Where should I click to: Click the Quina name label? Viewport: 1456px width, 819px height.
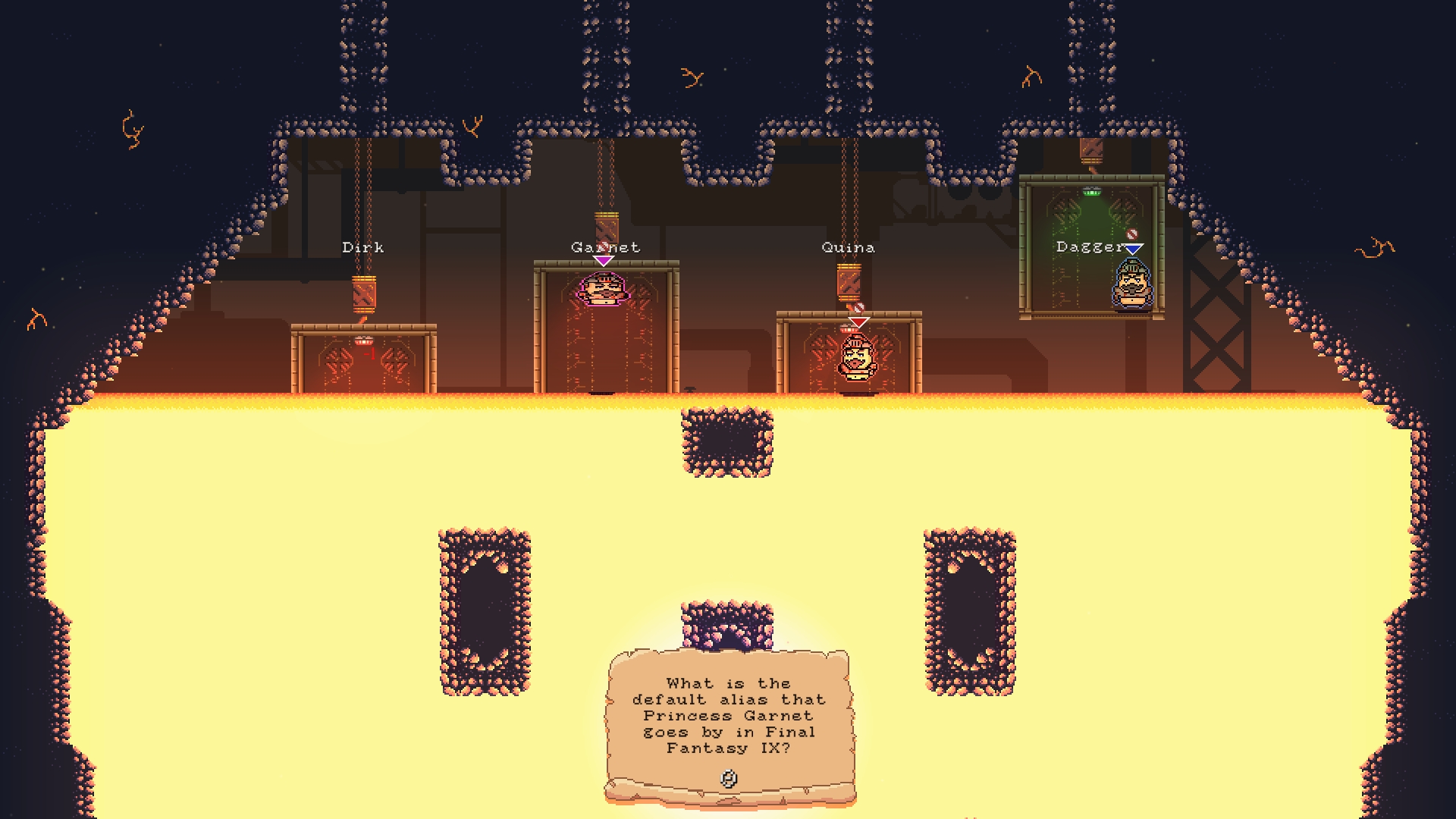(847, 247)
